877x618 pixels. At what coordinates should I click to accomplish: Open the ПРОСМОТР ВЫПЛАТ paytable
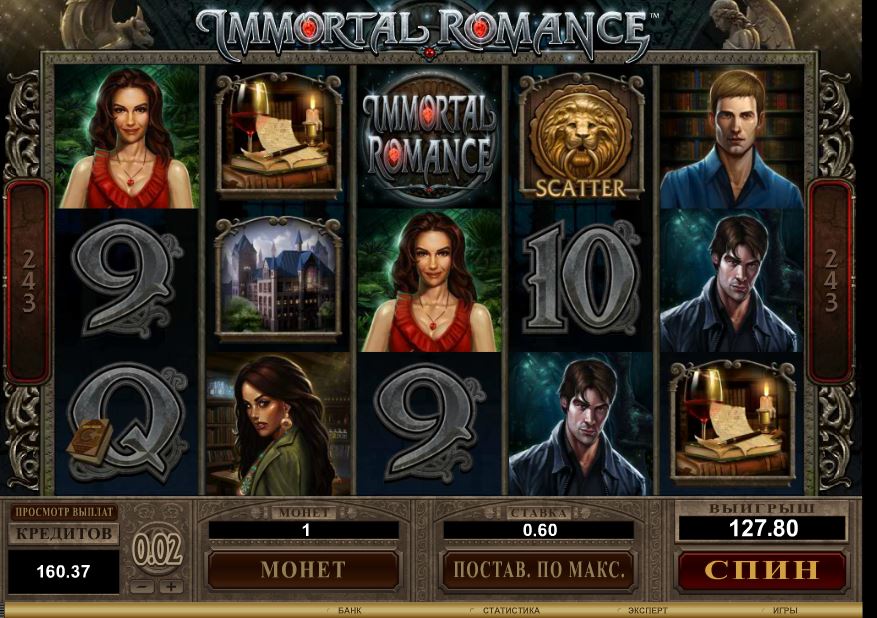click(64, 512)
